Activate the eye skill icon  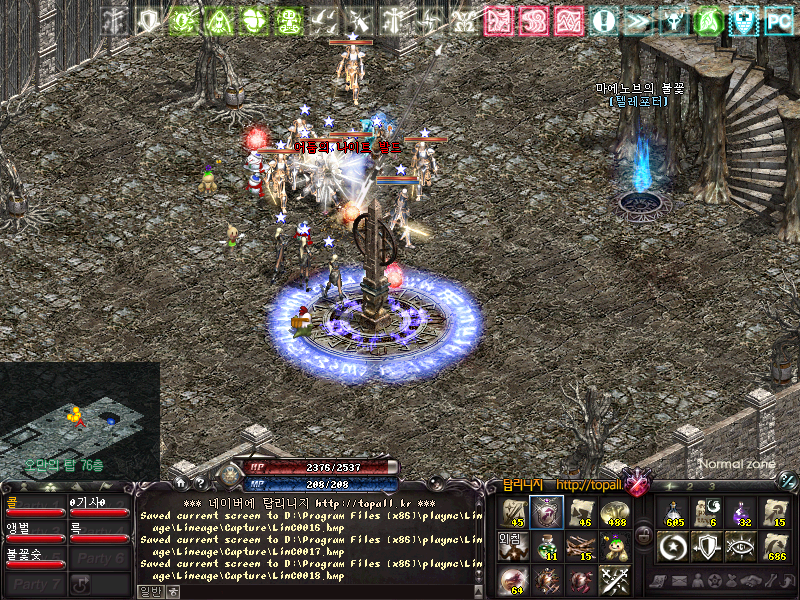tap(741, 546)
